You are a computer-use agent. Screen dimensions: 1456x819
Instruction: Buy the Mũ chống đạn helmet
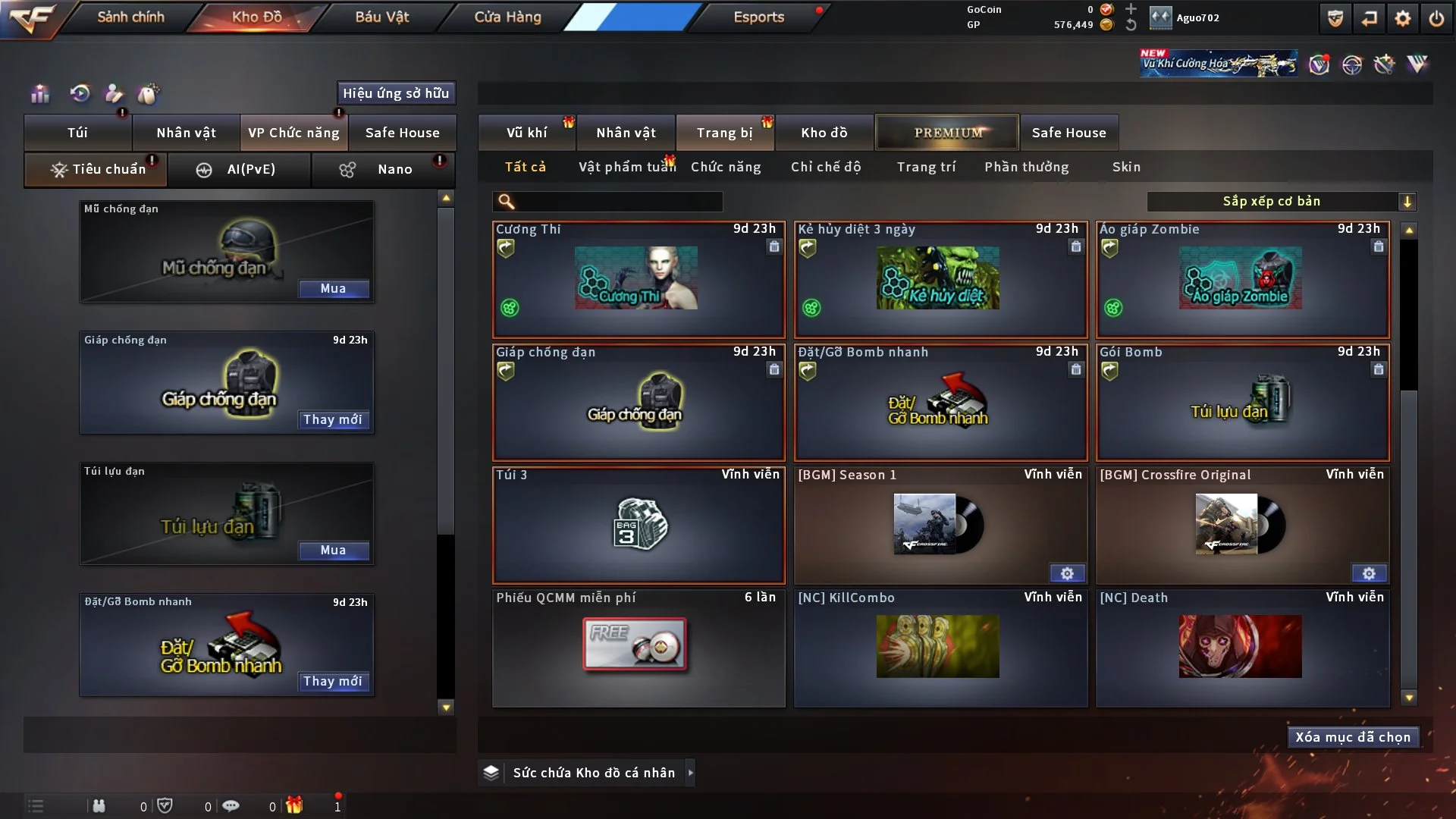pyautogui.click(x=333, y=288)
